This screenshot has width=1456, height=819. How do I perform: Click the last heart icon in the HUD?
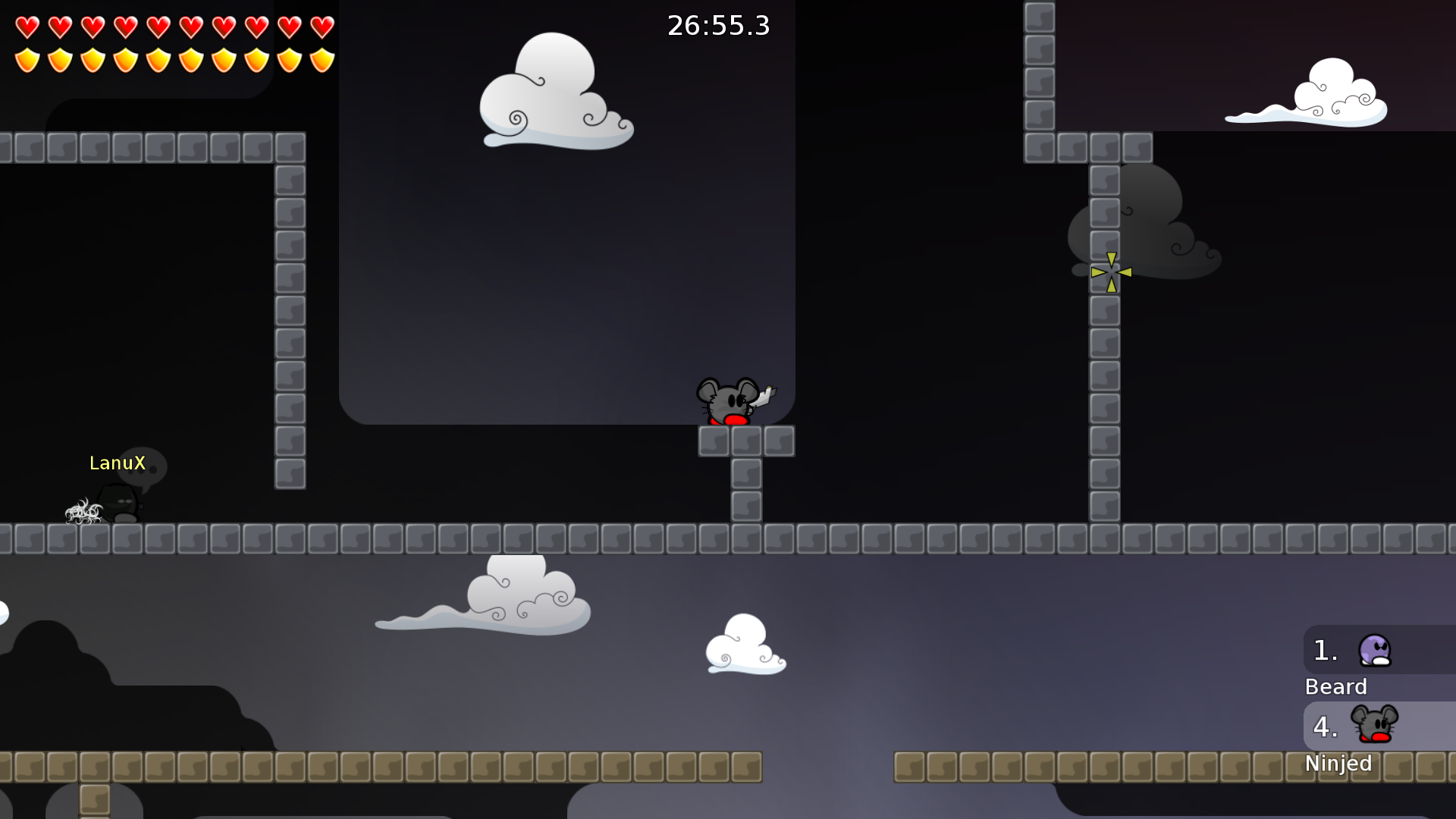click(x=322, y=26)
